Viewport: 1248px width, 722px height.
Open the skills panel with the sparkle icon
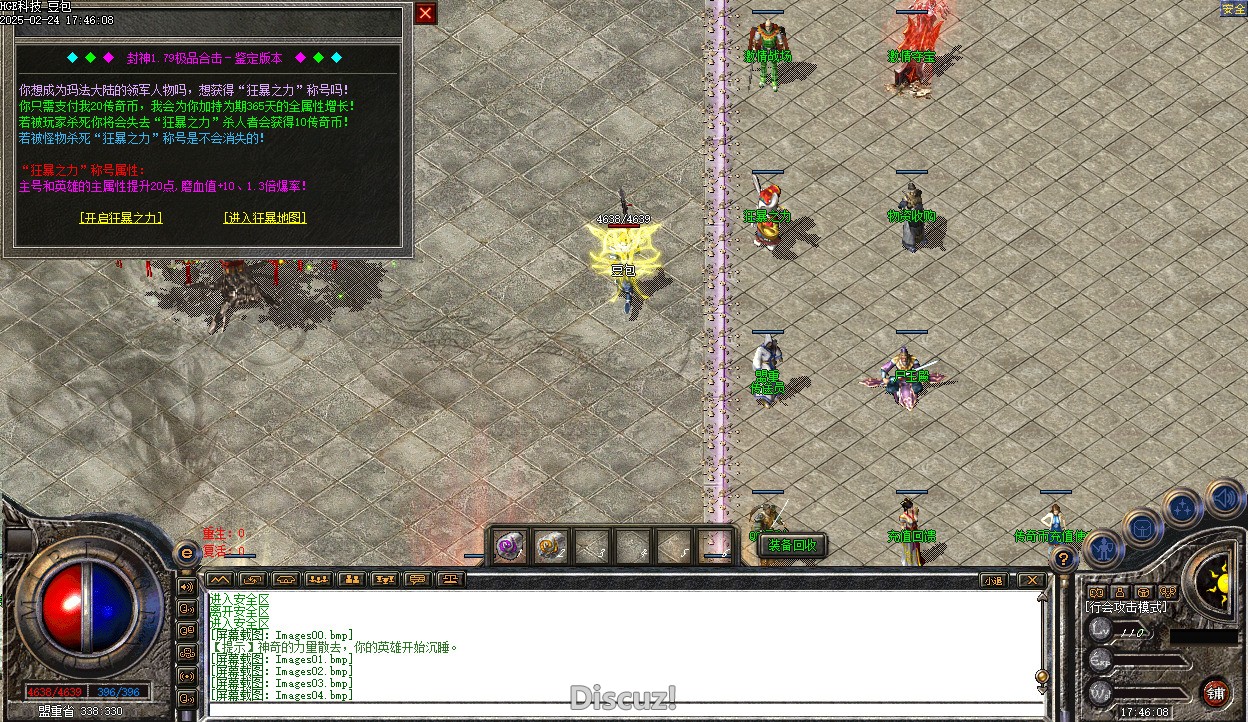coord(1183,507)
